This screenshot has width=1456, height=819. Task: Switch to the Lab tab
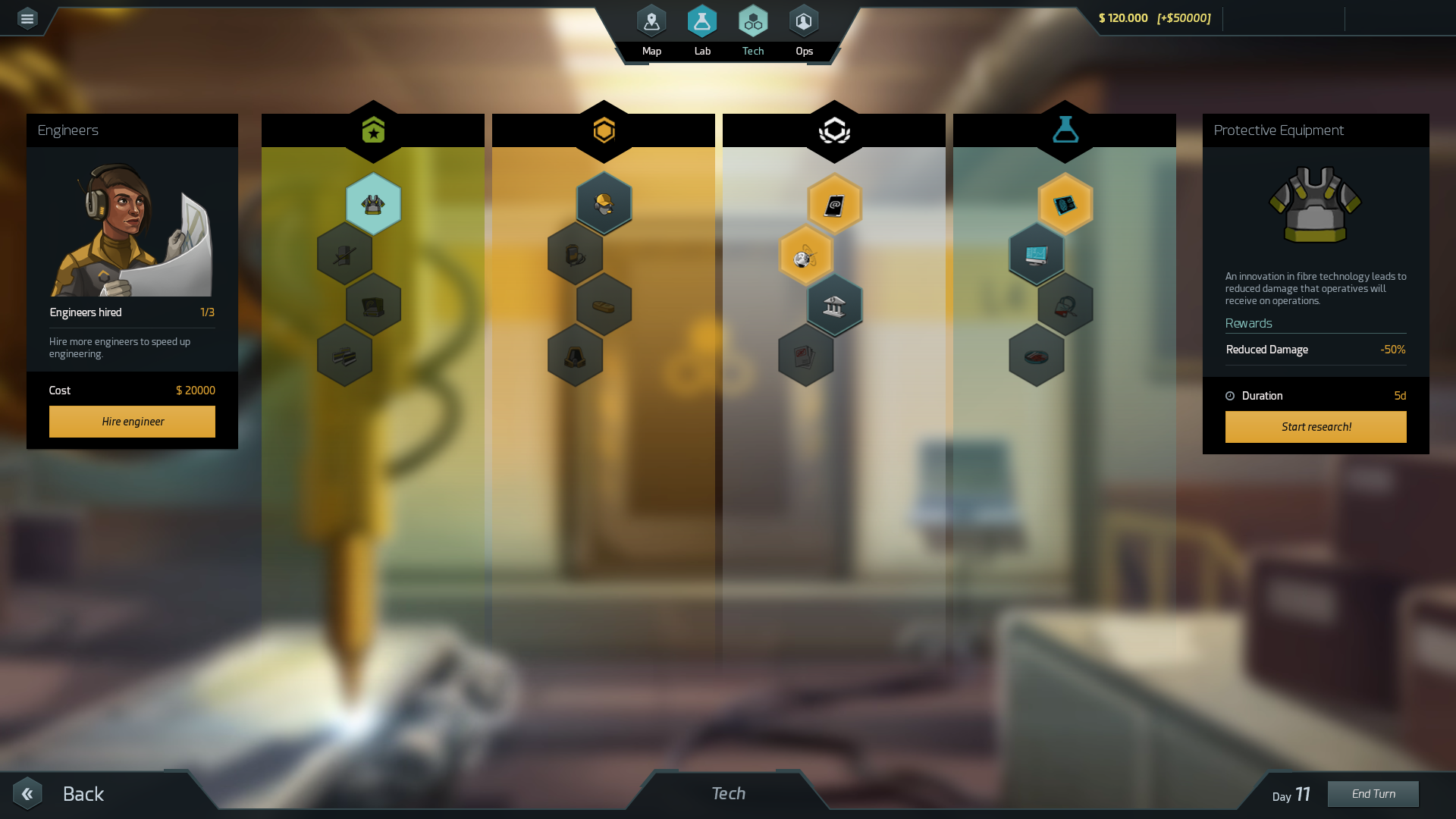(702, 21)
